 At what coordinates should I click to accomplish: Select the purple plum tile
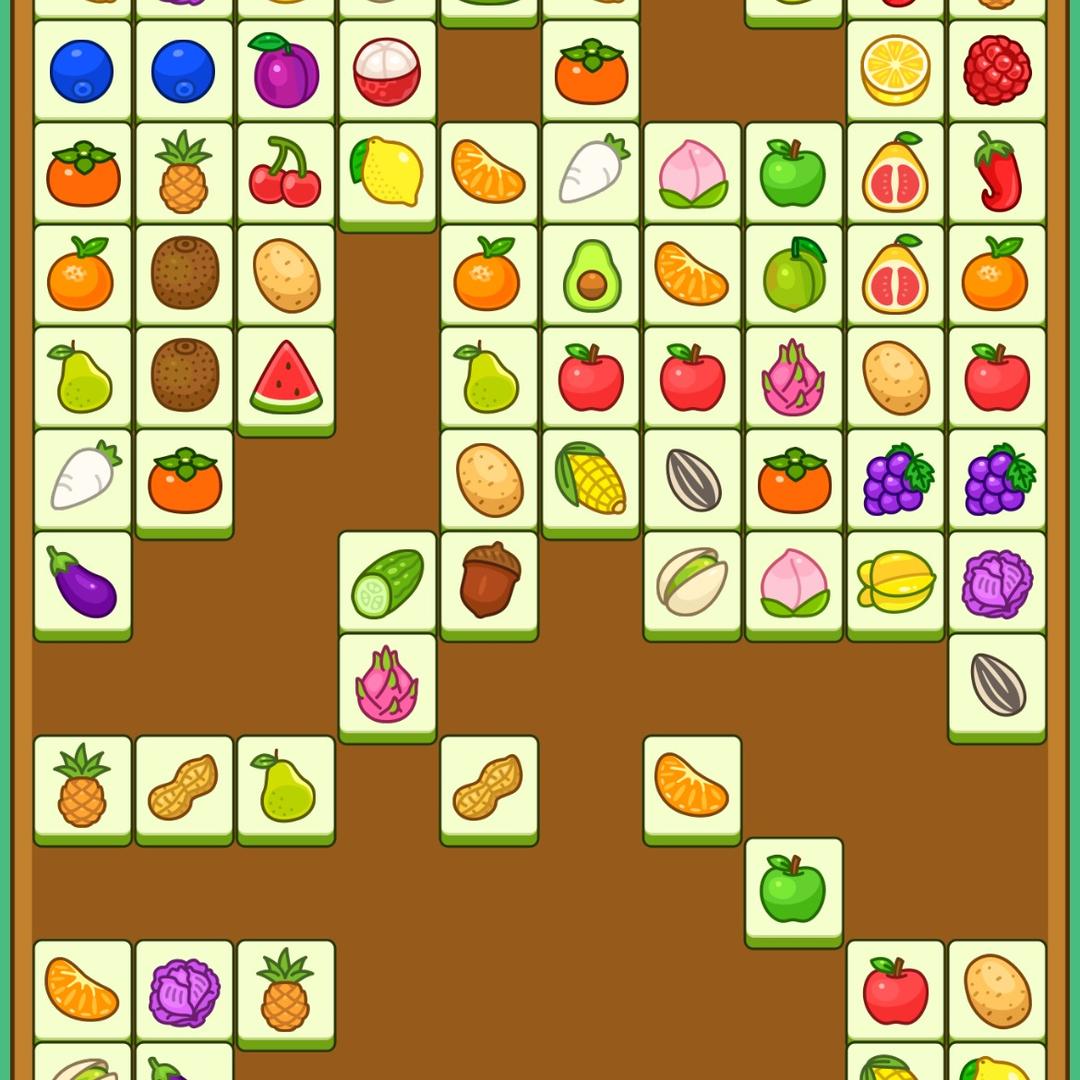click(x=285, y=71)
